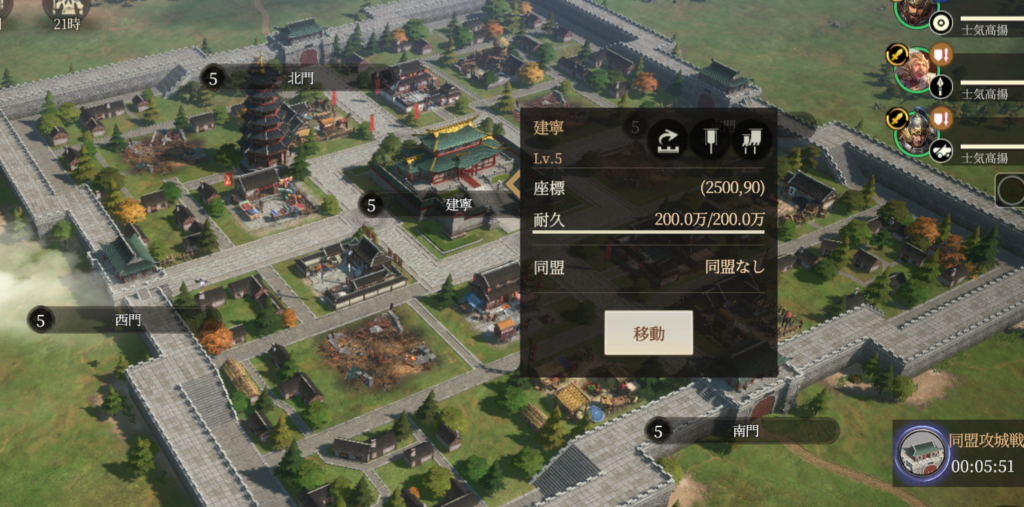Select the 南門 south gate label
Image resolution: width=1024 pixels, height=507 pixels.
(745, 431)
